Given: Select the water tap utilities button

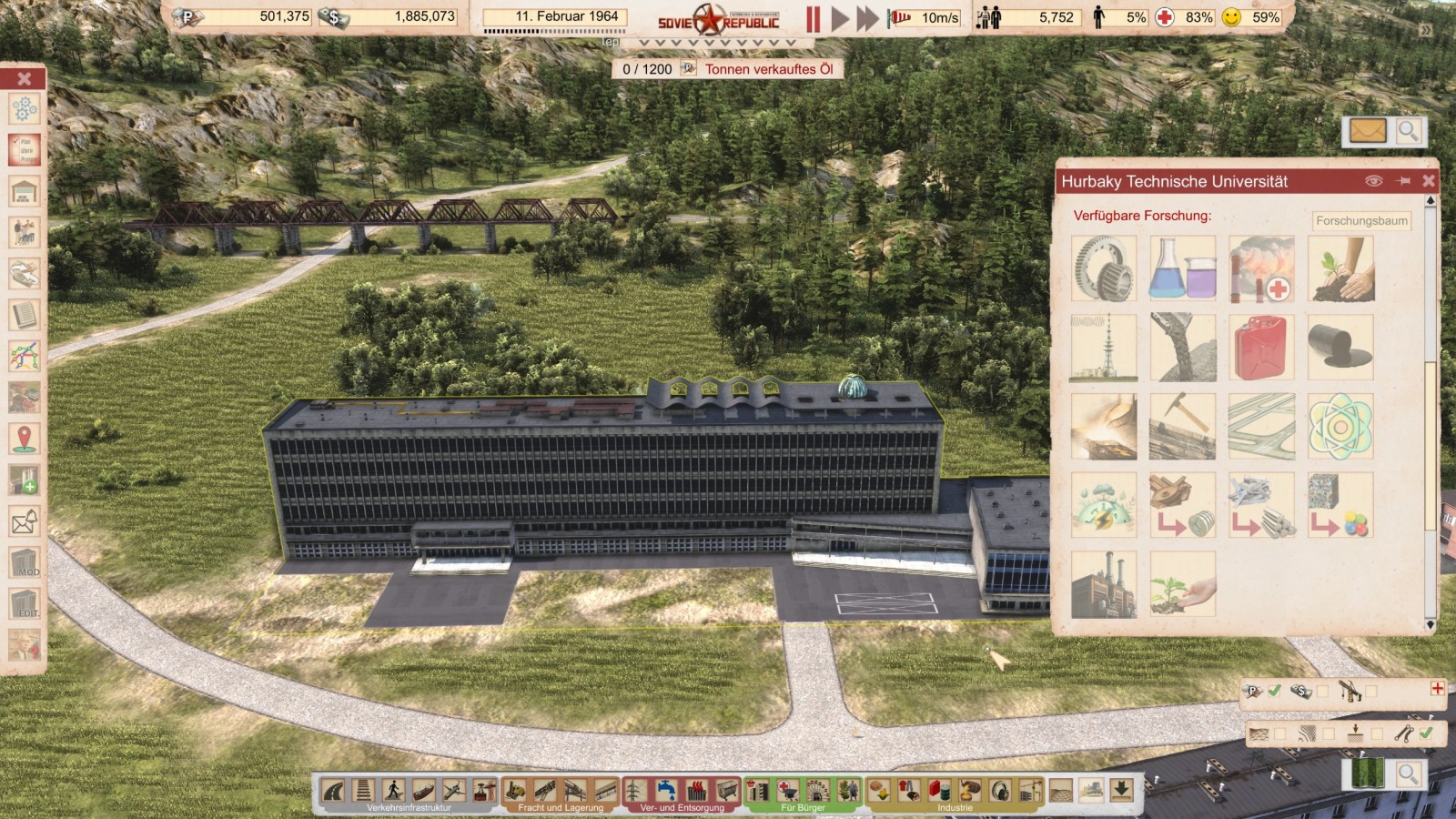Looking at the screenshot, I should pos(666,790).
